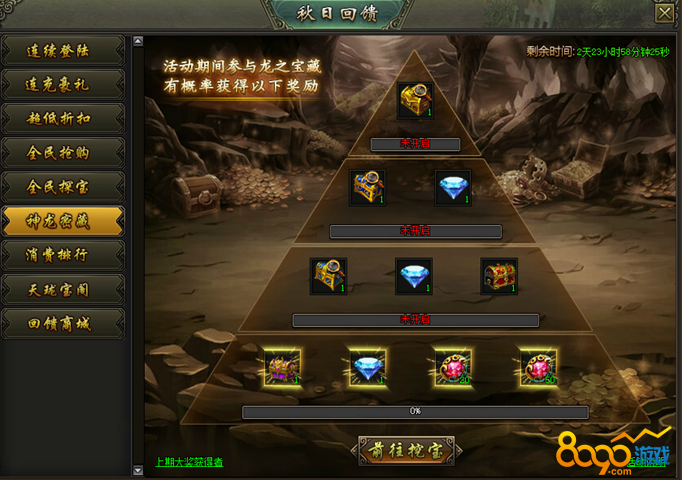
Task: Open the 连充豪礼 tab
Action: point(63,84)
